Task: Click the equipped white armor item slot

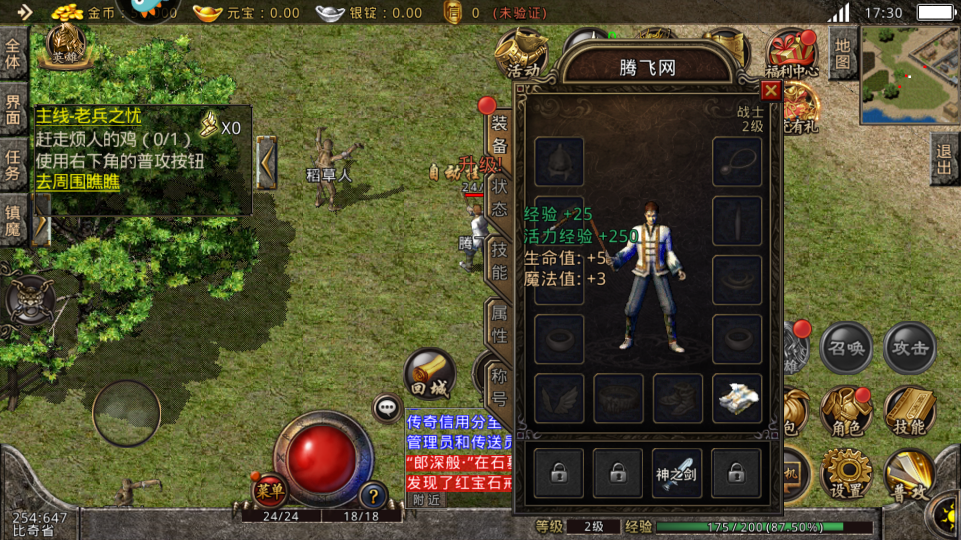Action: click(737, 398)
